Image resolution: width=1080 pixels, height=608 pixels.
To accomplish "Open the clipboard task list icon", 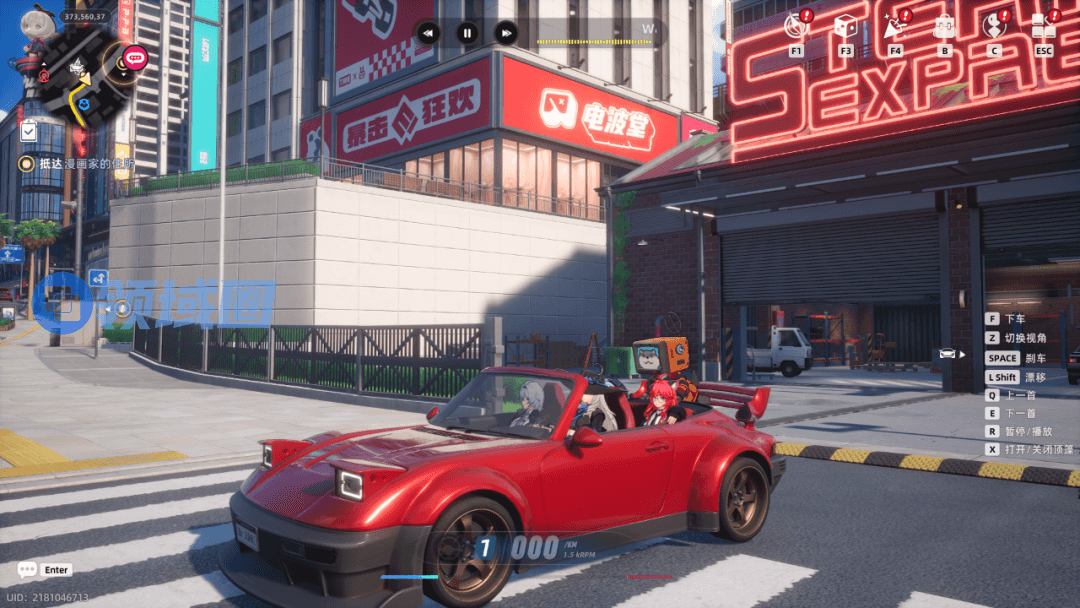I will click(28, 131).
